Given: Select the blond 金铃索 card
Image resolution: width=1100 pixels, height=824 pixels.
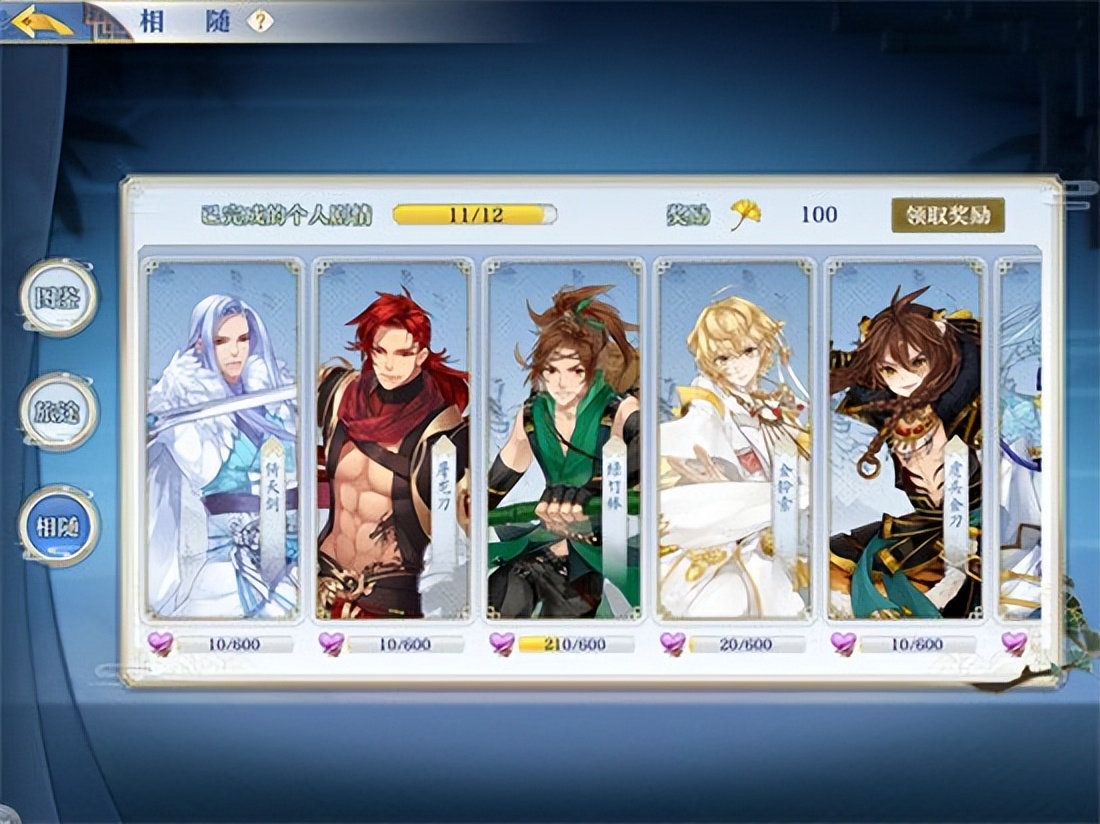Looking at the screenshot, I should 734,440.
